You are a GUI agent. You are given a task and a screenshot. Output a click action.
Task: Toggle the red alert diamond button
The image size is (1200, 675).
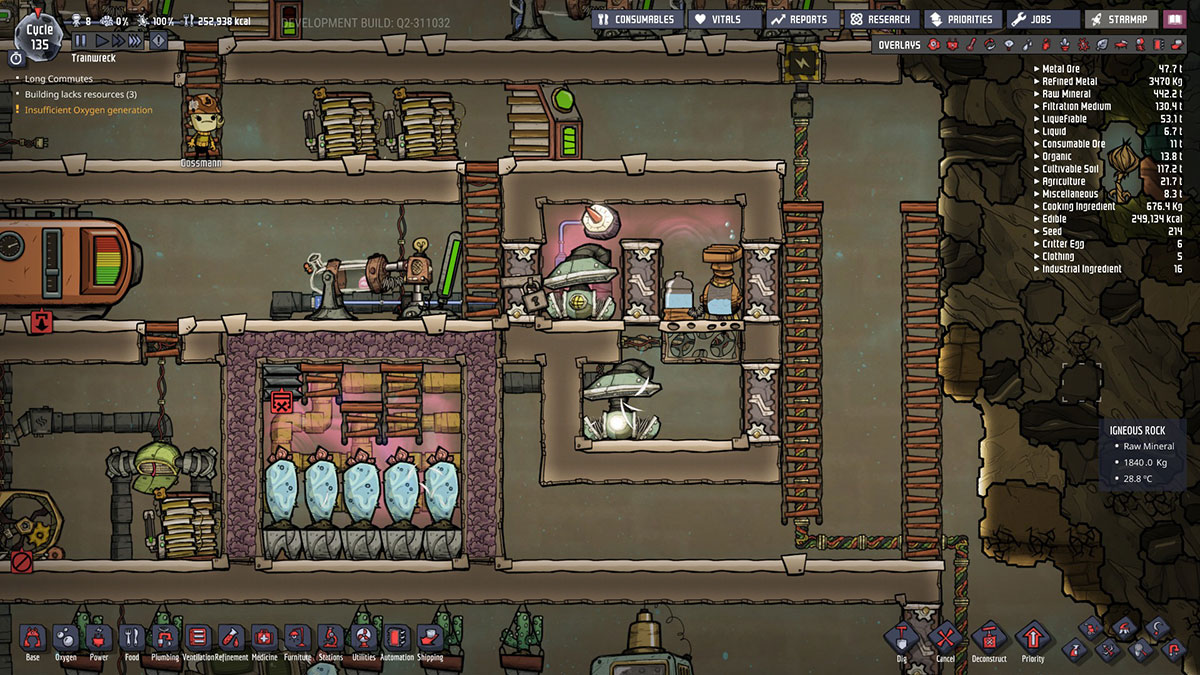click(158, 41)
